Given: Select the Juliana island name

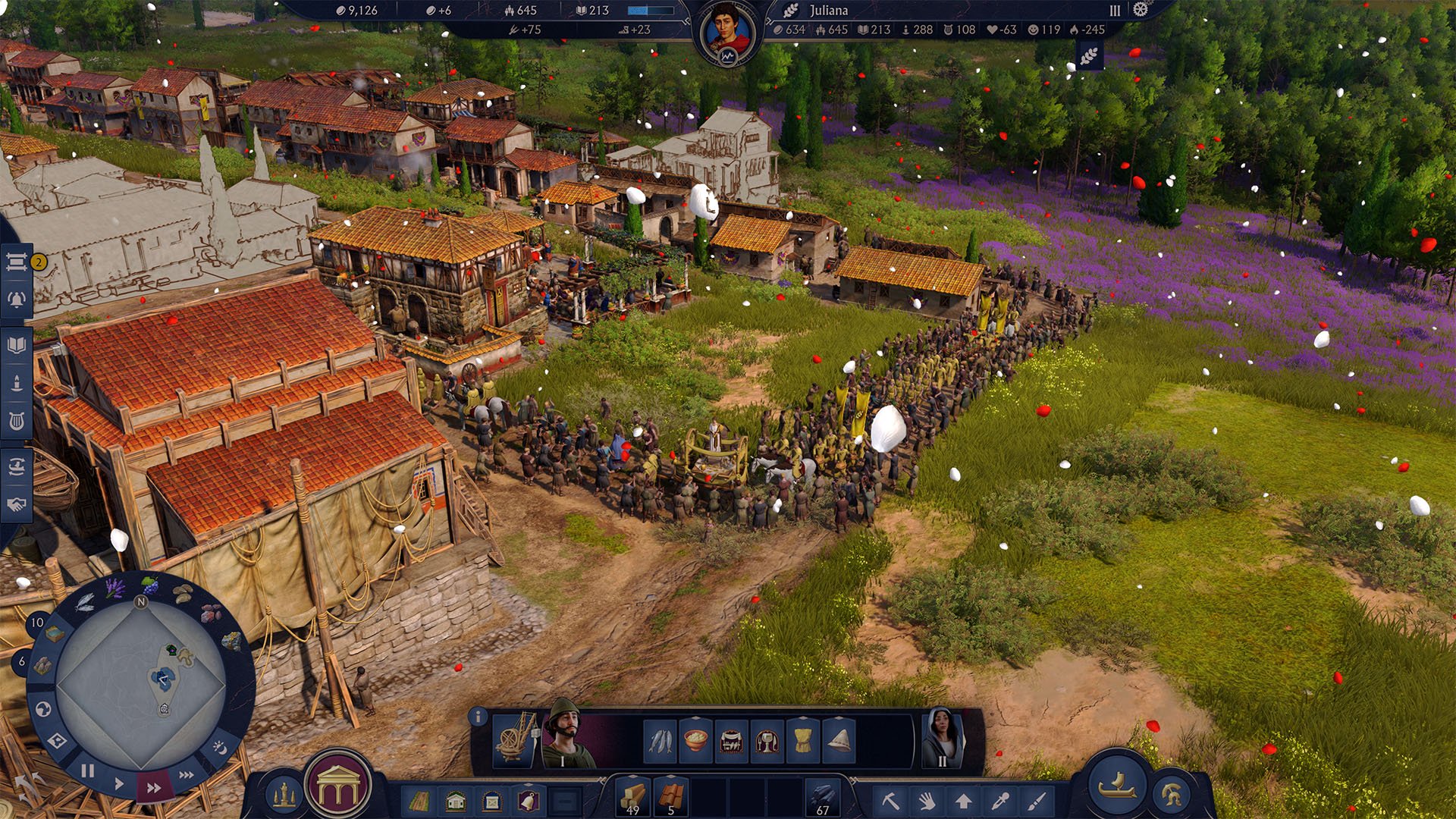Looking at the screenshot, I should [828, 11].
